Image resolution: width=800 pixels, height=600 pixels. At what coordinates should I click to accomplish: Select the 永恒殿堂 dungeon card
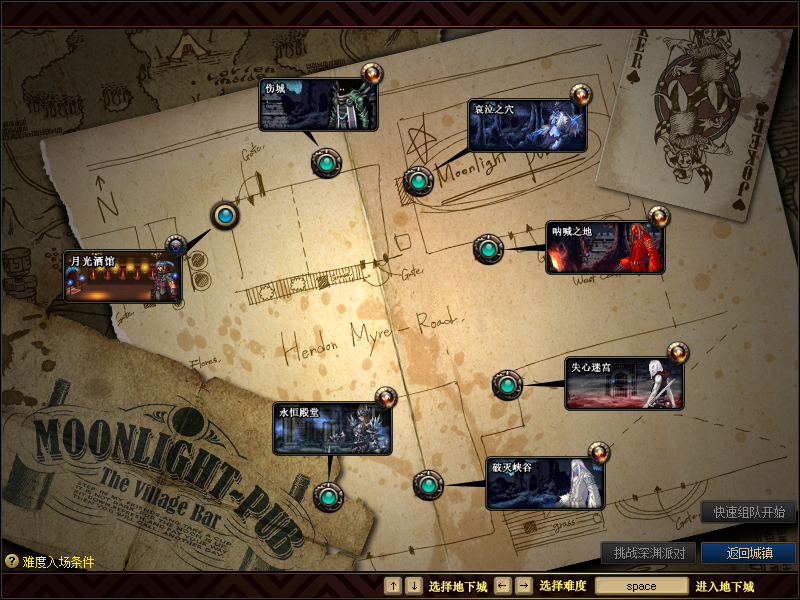(x=332, y=429)
